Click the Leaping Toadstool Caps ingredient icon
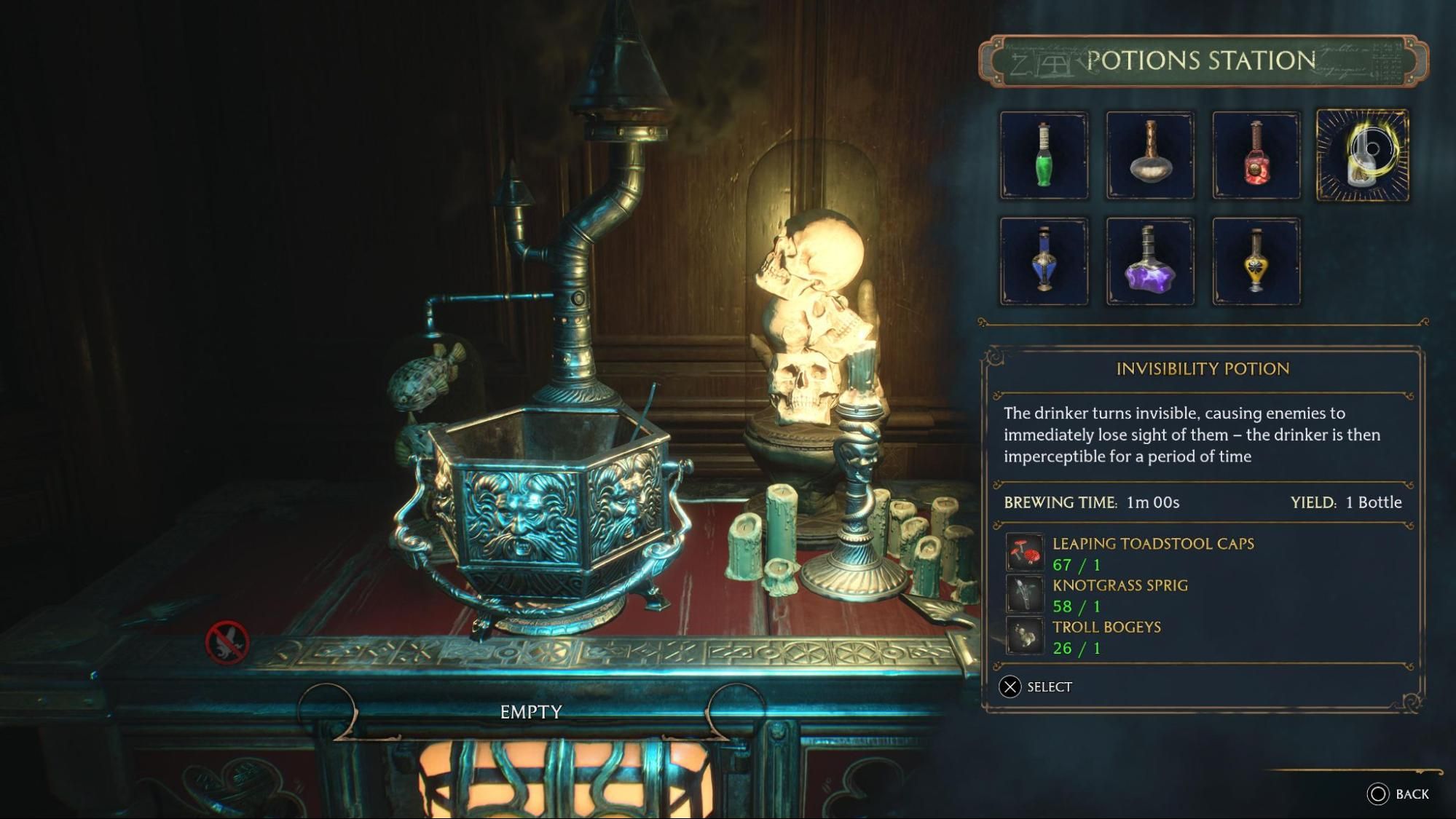The width and height of the screenshot is (1456, 819). point(1027,553)
